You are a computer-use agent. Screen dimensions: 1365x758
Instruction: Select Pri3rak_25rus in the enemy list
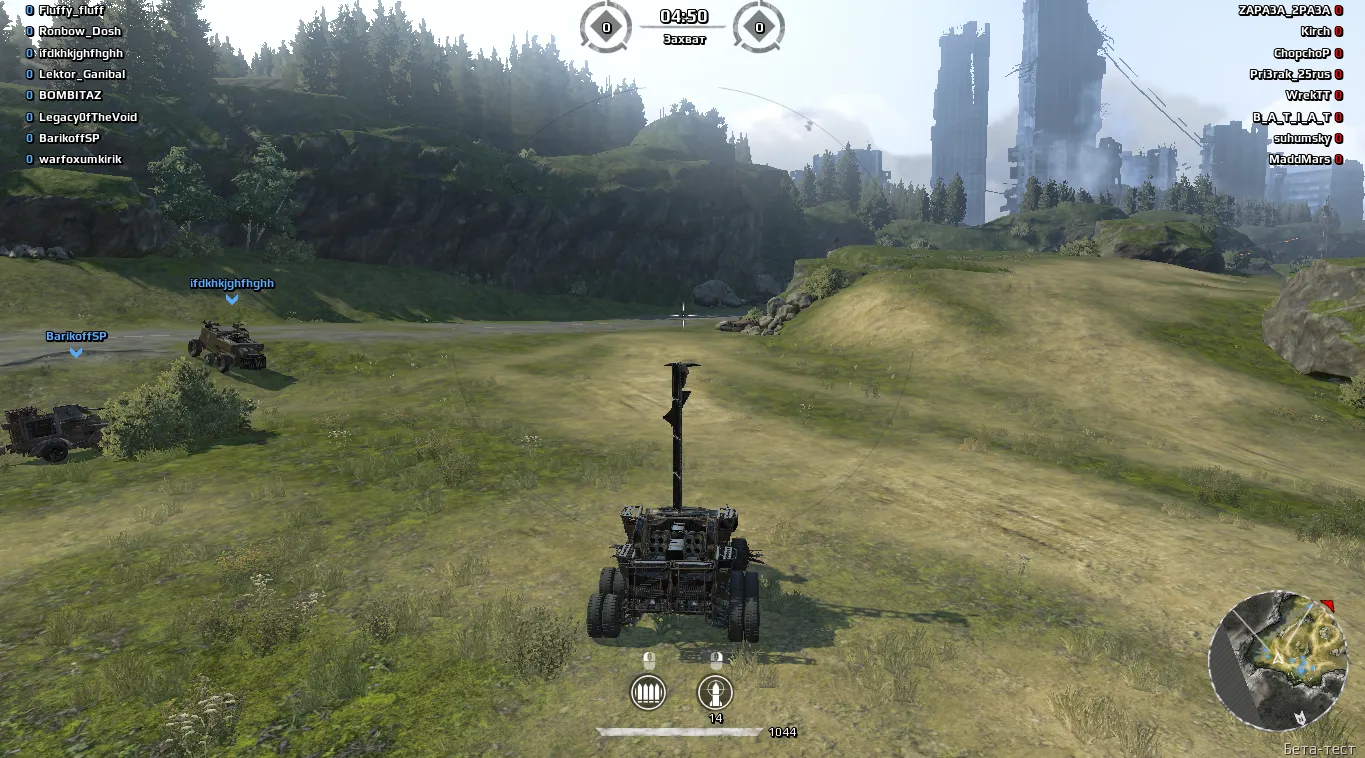coord(1290,74)
